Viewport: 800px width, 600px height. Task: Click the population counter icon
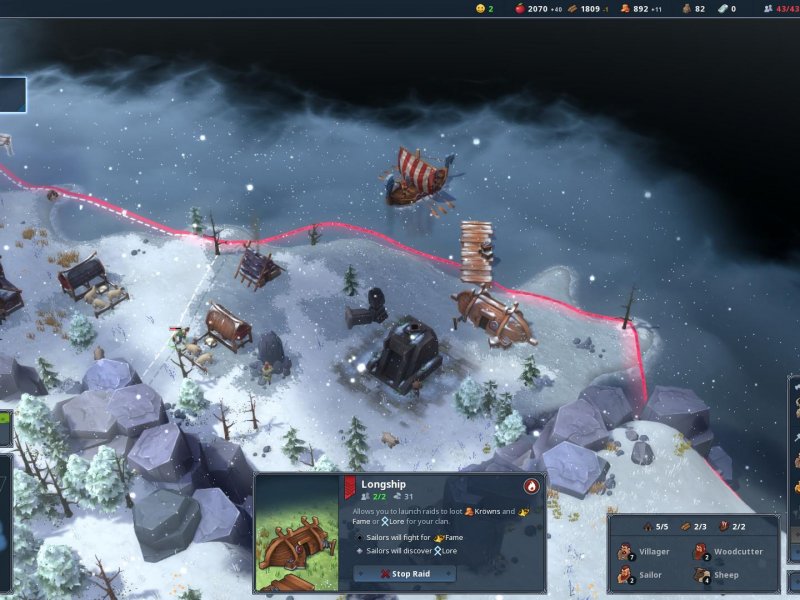(x=768, y=9)
